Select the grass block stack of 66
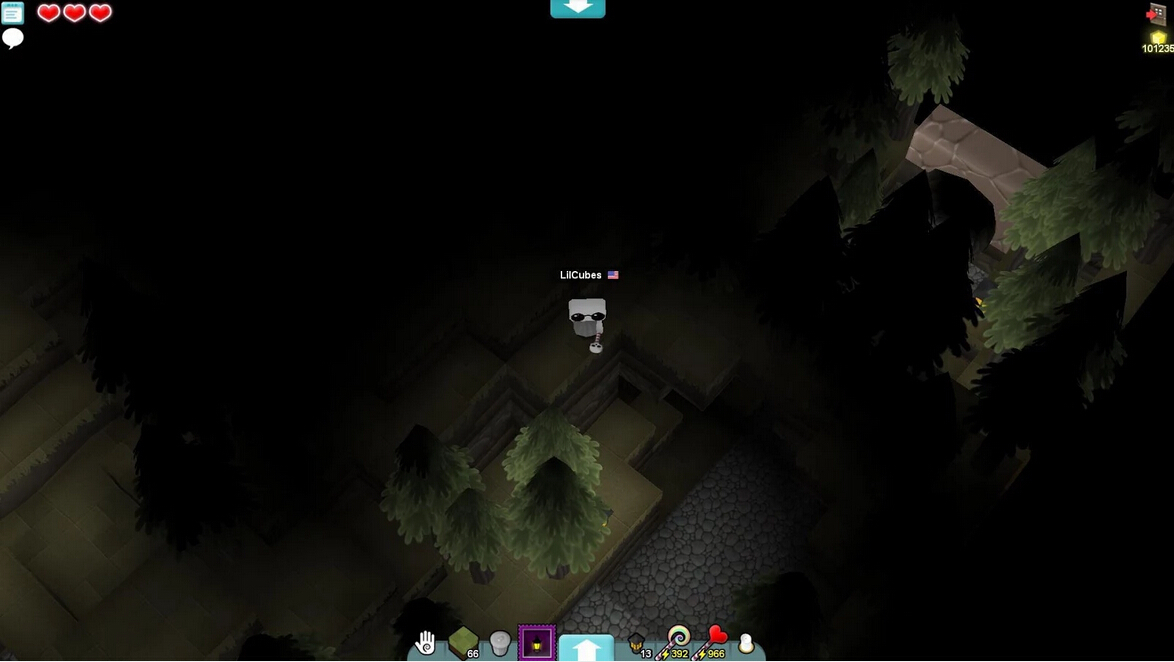This screenshot has width=1174, height=662. point(463,642)
